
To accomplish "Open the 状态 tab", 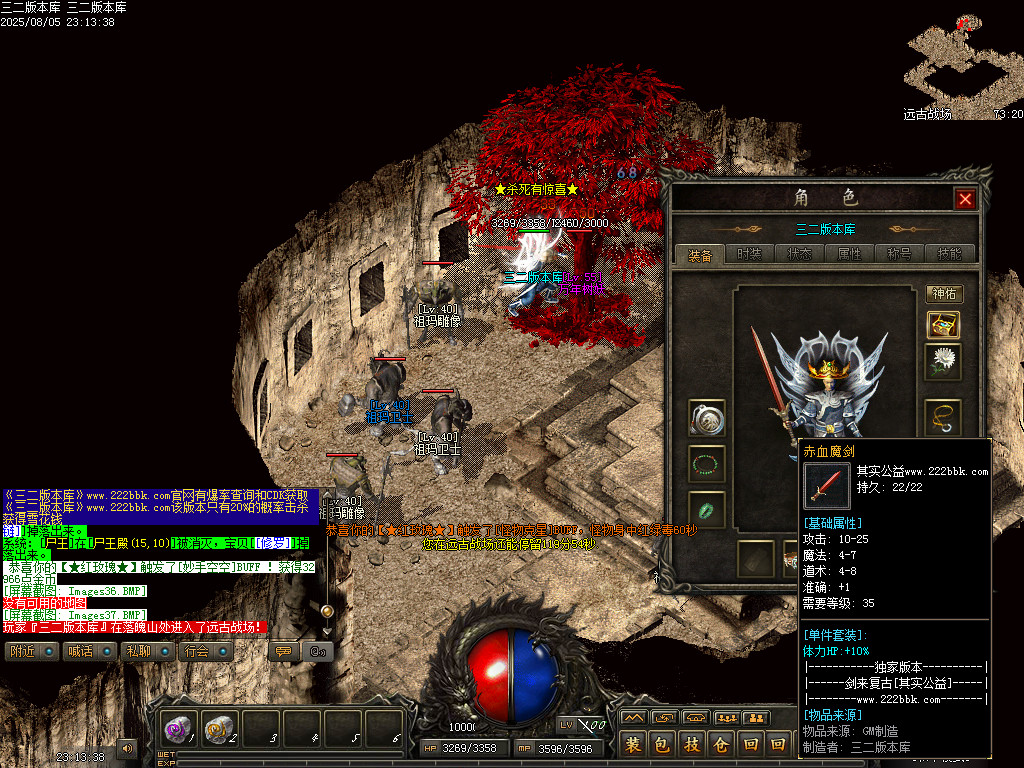I will [x=799, y=254].
